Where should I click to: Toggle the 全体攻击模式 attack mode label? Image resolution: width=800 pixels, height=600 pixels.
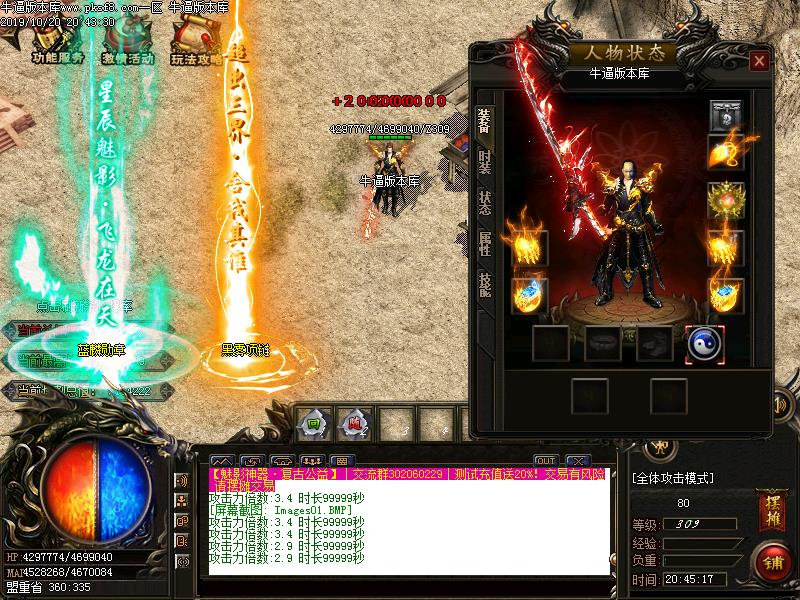pyautogui.click(x=674, y=478)
